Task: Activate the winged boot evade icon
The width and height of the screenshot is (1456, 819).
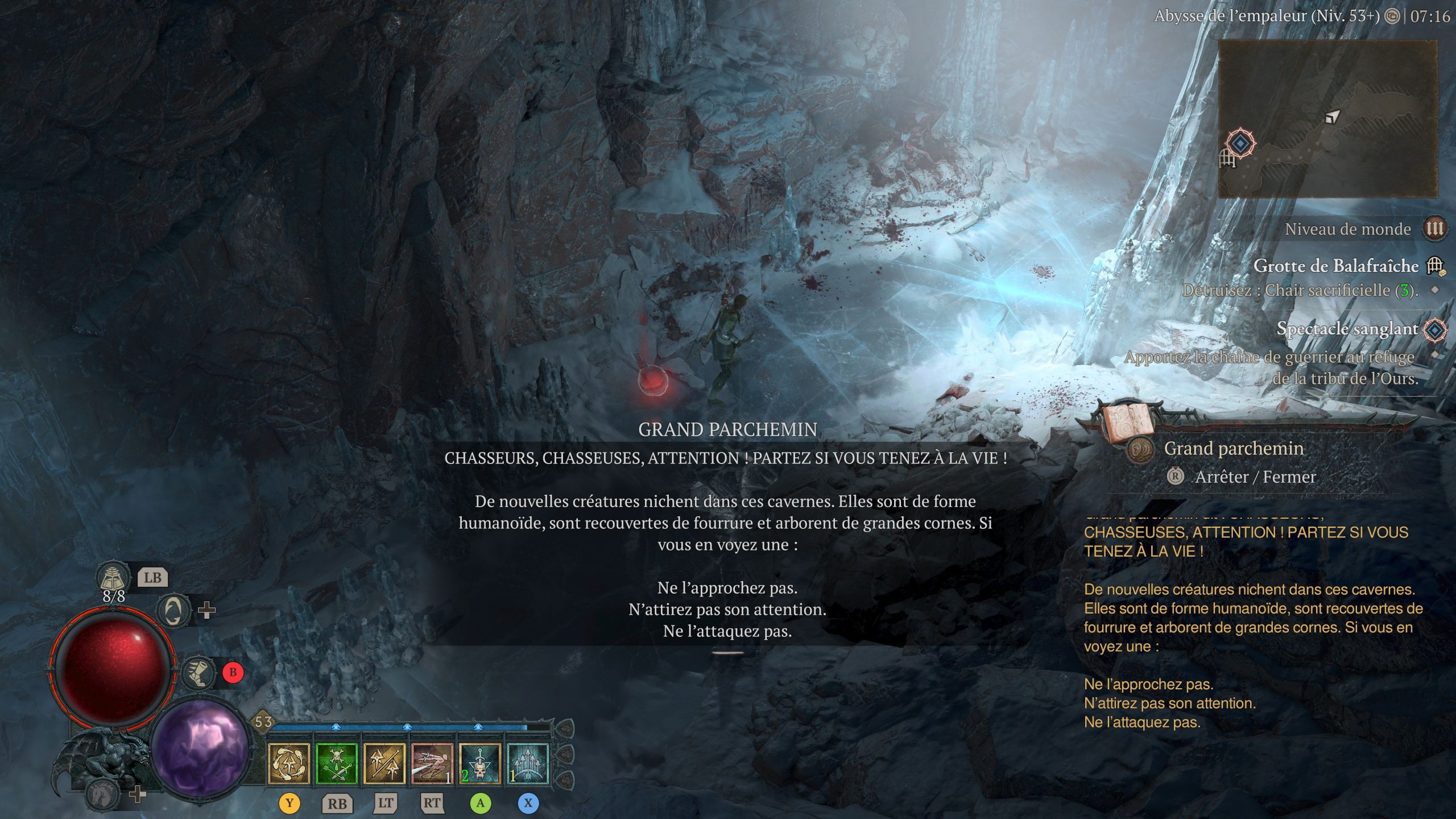Action: [x=197, y=673]
